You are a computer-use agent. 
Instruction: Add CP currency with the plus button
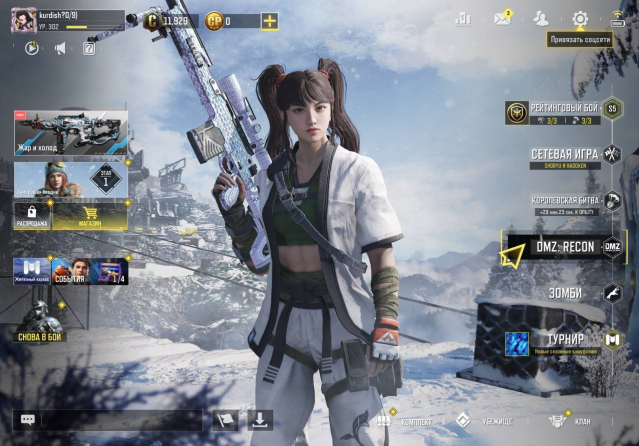point(269,21)
